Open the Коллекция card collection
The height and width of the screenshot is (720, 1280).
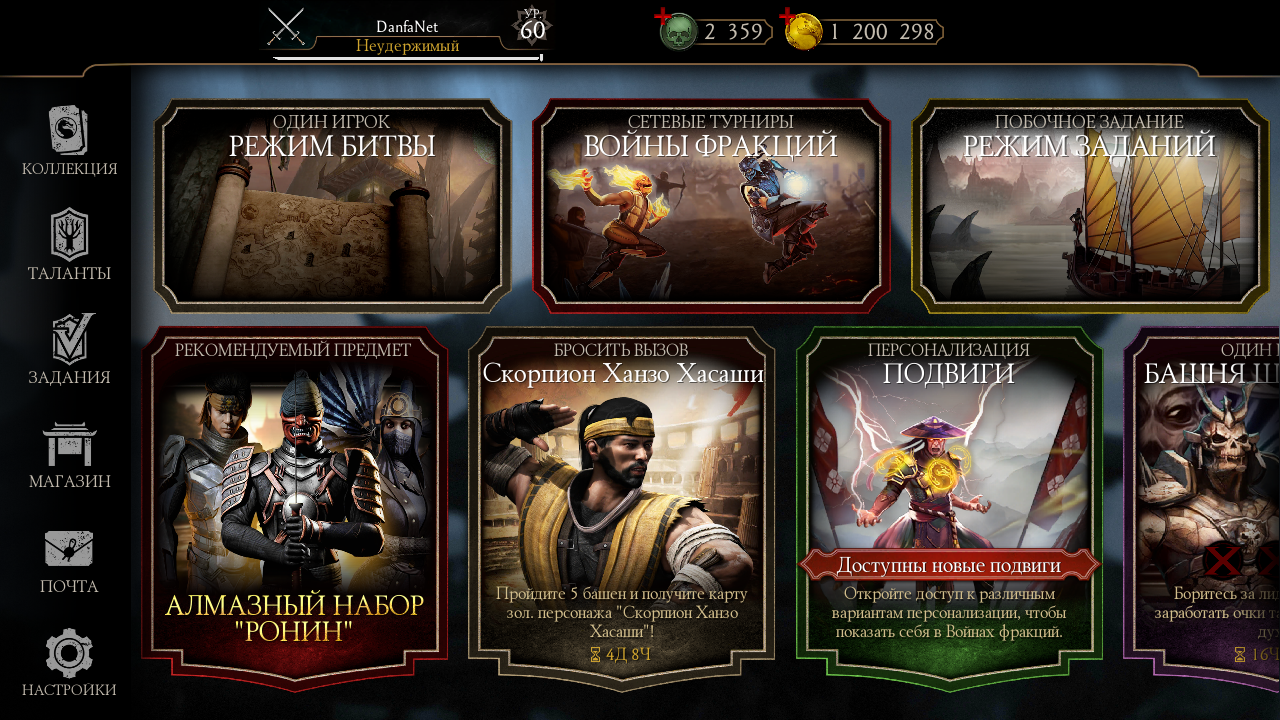point(69,142)
